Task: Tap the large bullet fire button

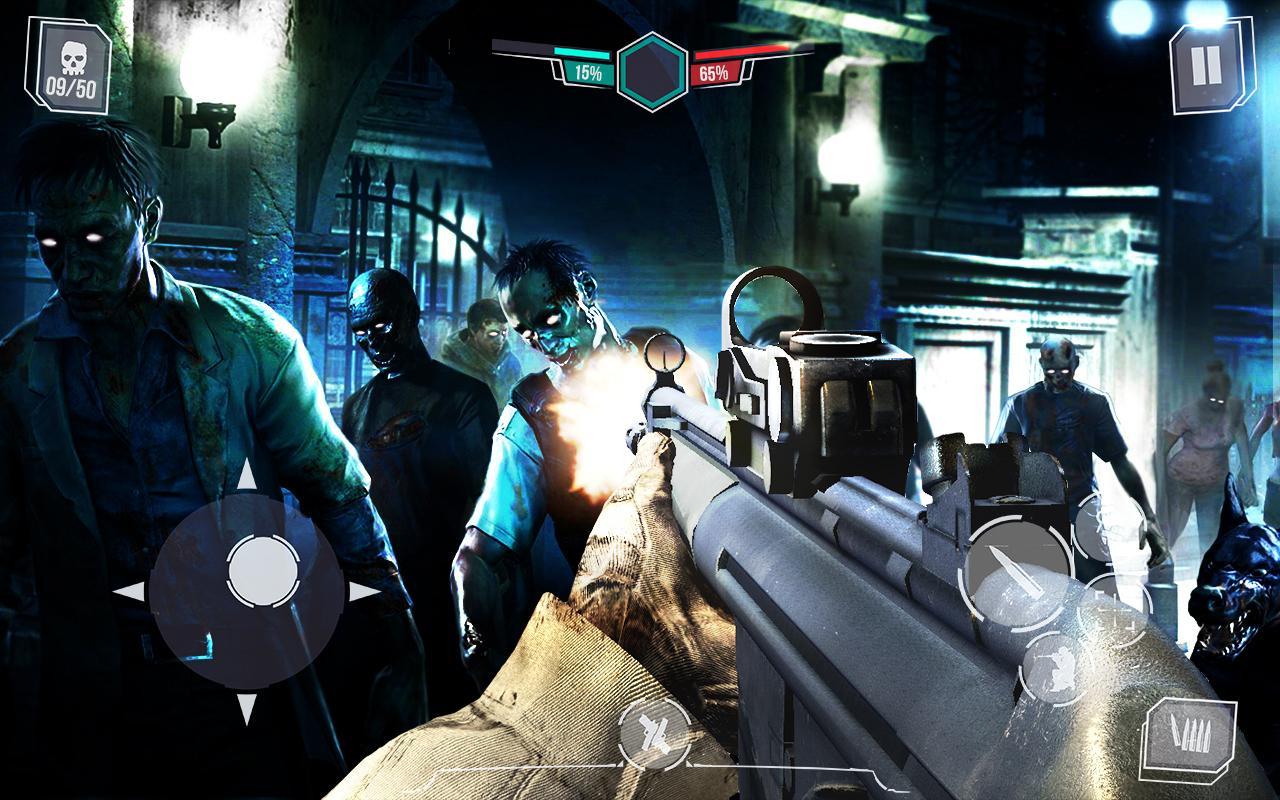Action: pyautogui.click(x=1016, y=573)
